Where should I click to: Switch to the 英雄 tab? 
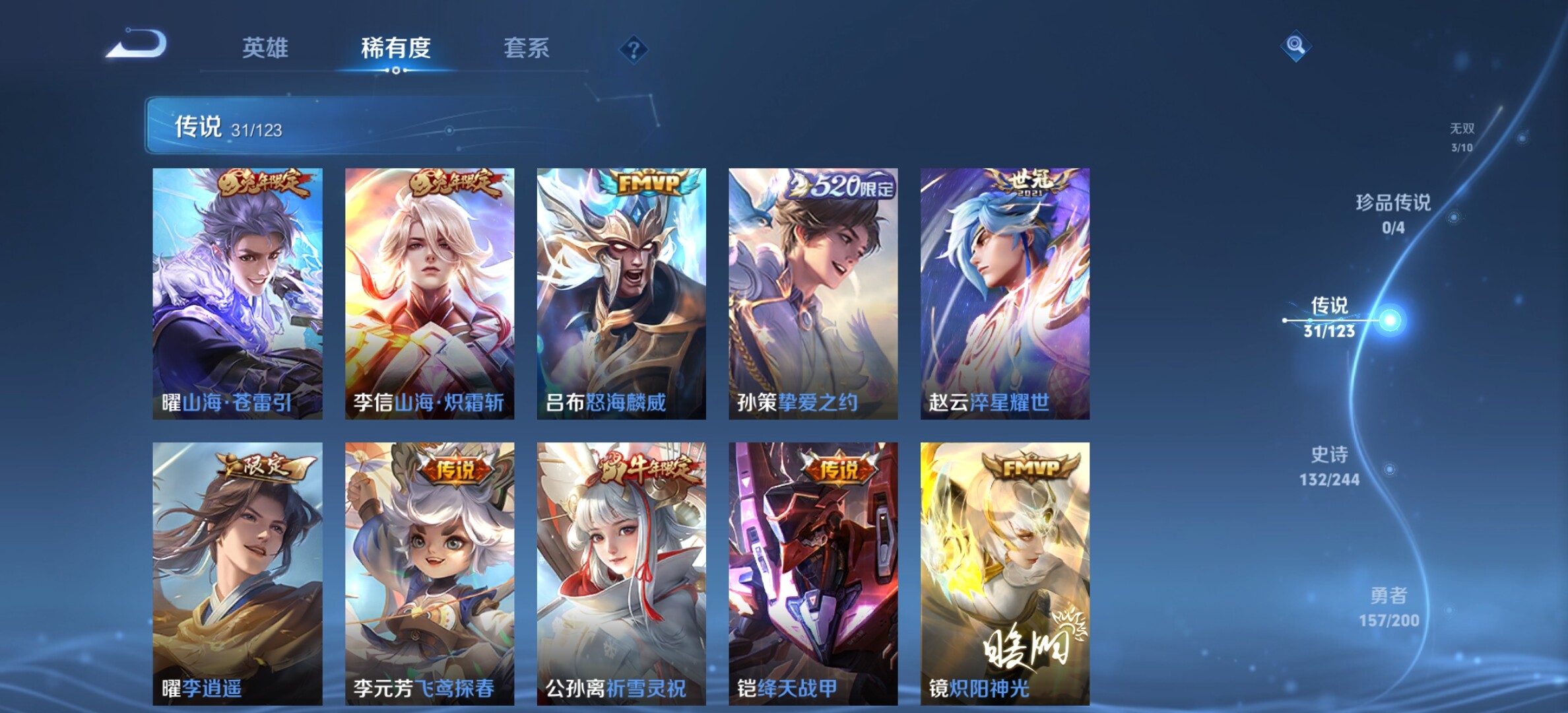(x=265, y=48)
